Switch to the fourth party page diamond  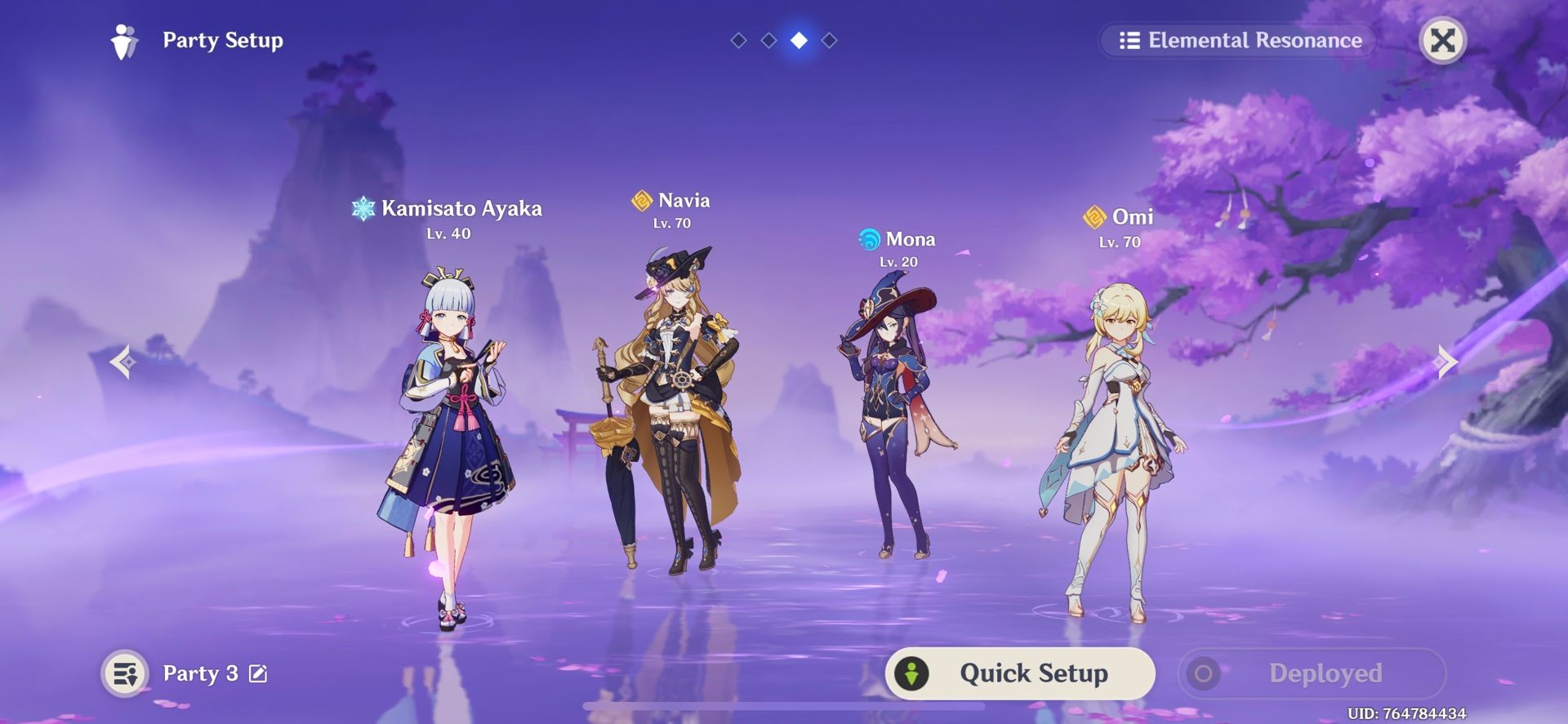point(830,38)
